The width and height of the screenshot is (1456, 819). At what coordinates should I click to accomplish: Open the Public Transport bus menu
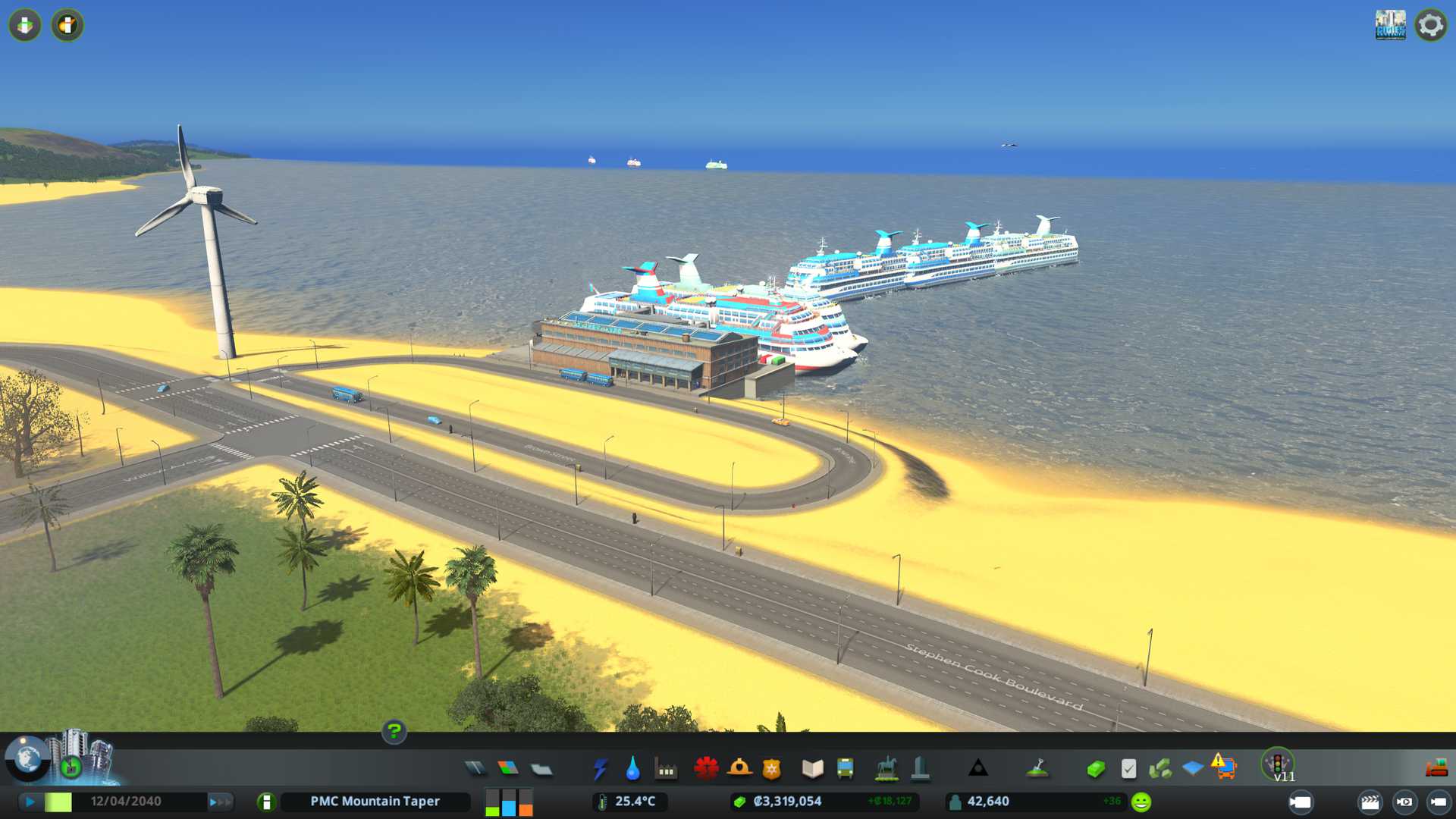845,769
